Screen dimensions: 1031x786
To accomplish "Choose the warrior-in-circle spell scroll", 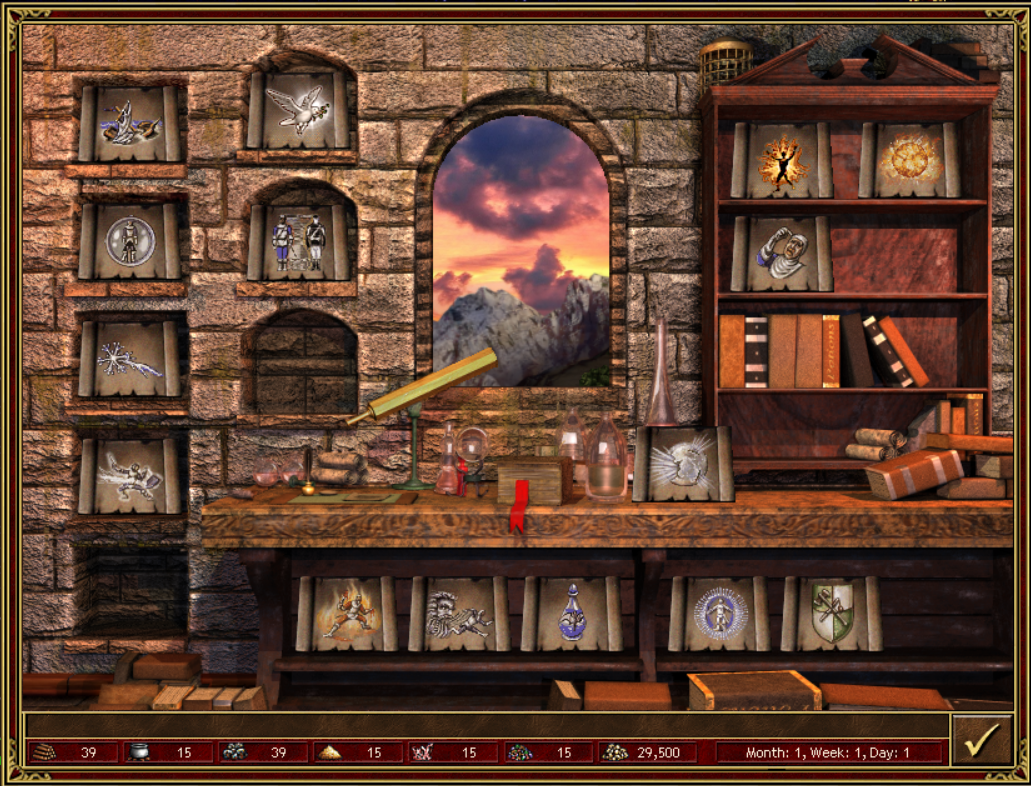I will coord(131,242).
